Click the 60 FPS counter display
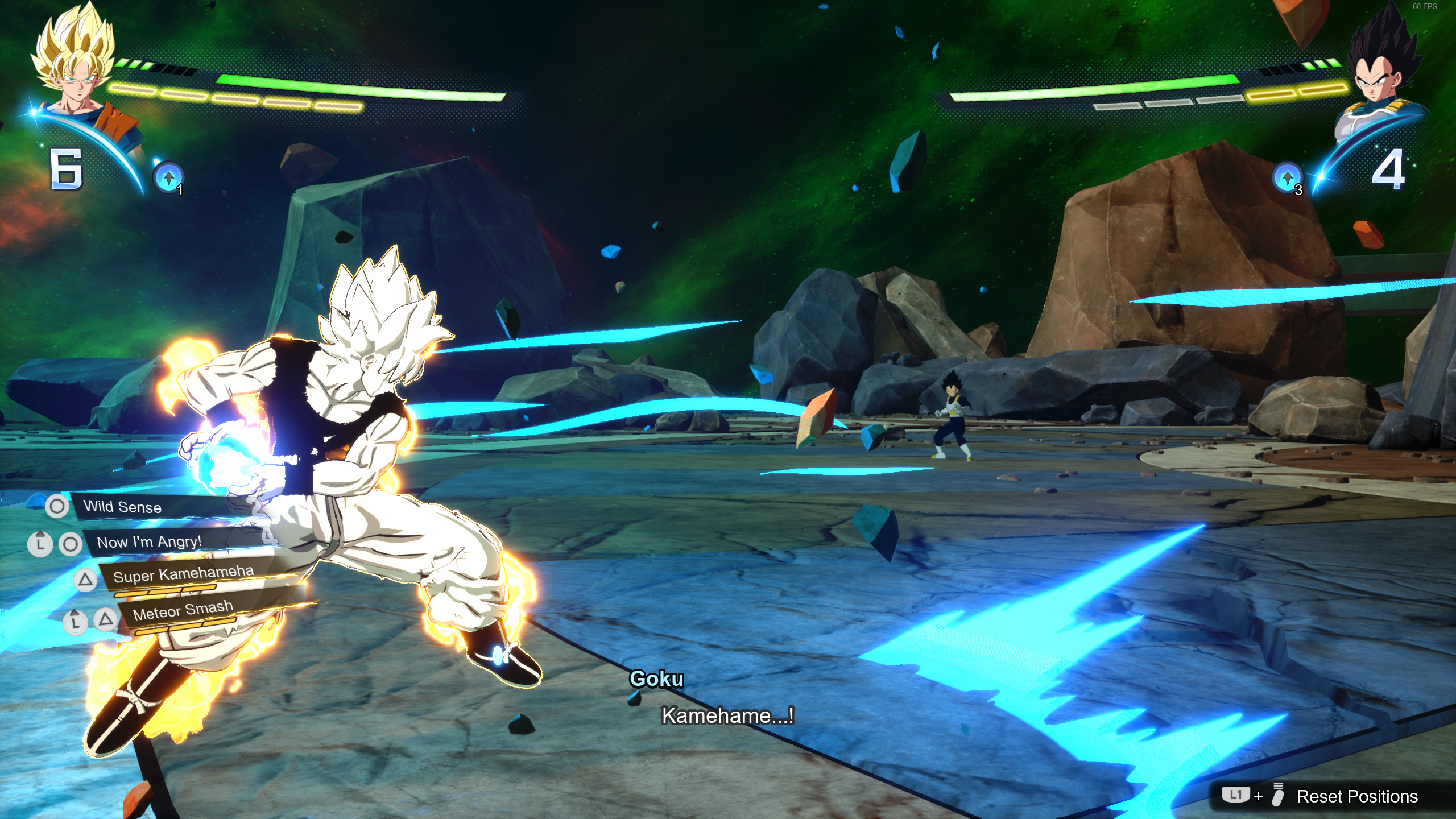The image size is (1456, 819). point(1426,7)
